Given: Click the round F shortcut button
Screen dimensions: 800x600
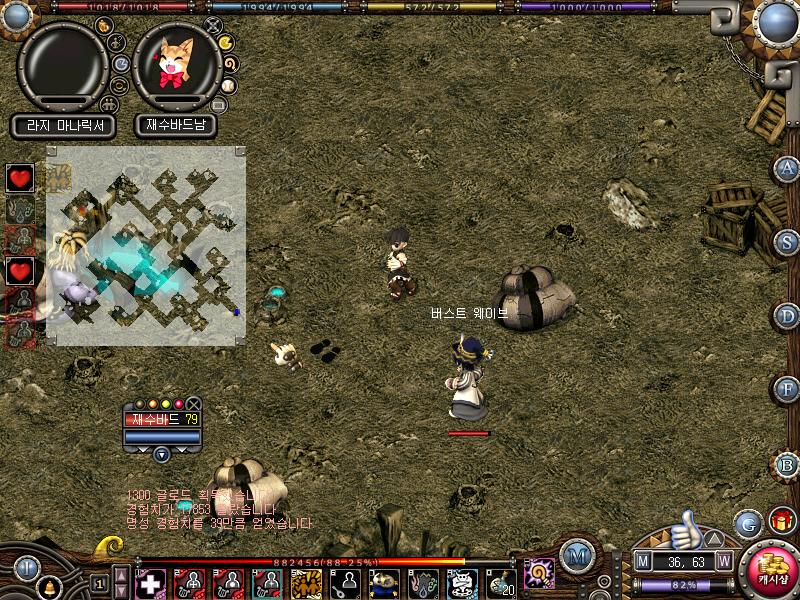Looking at the screenshot, I should (788, 389).
